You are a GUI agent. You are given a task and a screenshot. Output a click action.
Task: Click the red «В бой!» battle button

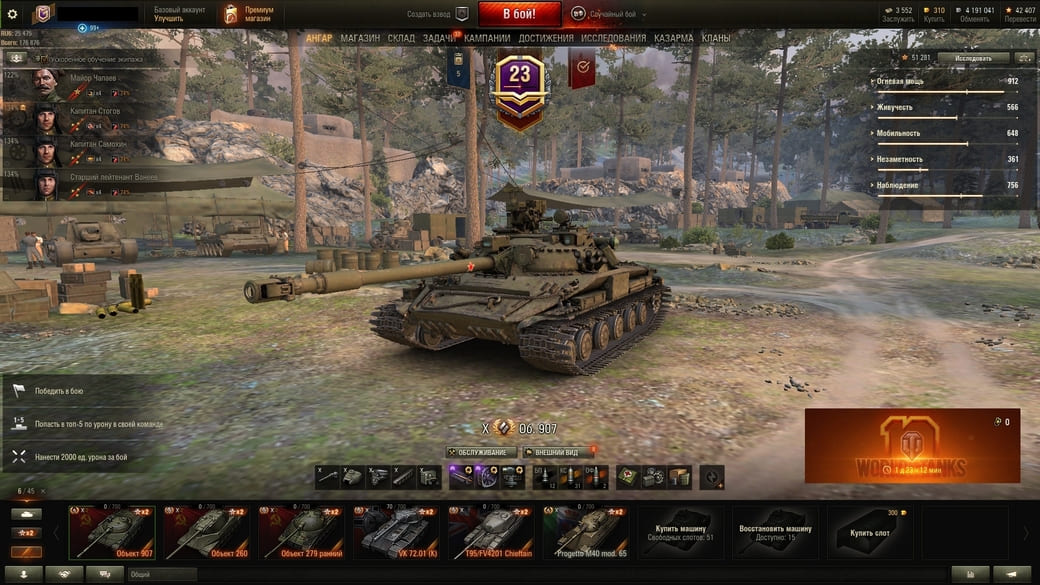519,14
